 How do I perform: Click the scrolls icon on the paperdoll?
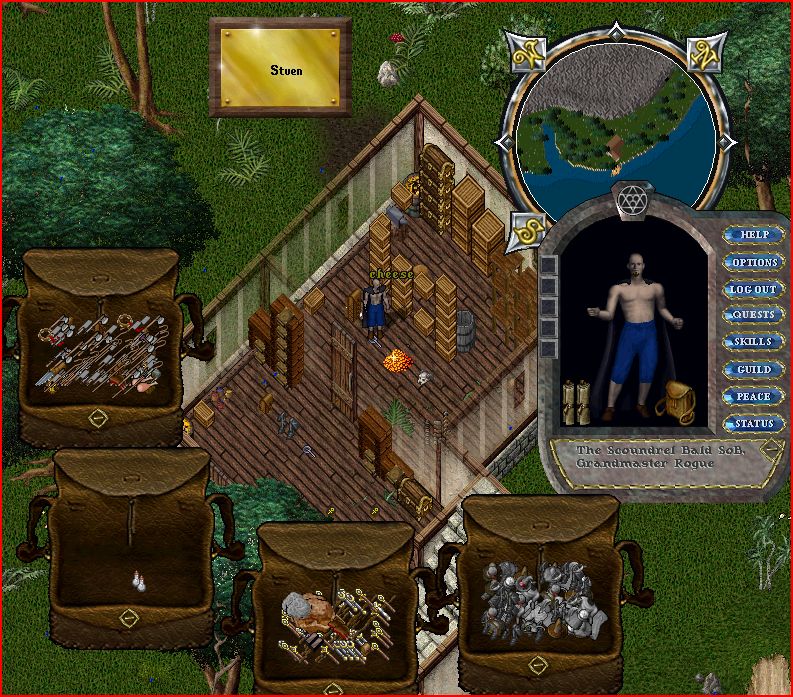574,400
